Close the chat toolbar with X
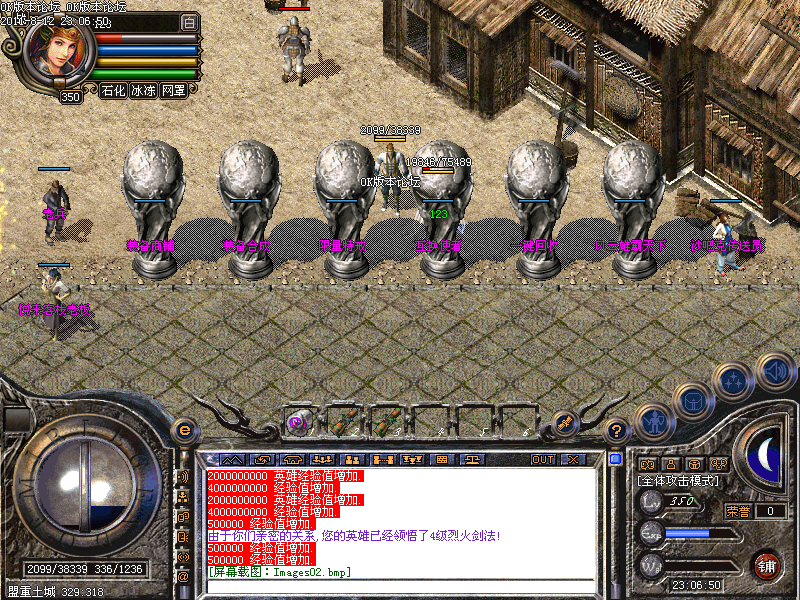Screen dimensions: 800x600 (x=572, y=459)
